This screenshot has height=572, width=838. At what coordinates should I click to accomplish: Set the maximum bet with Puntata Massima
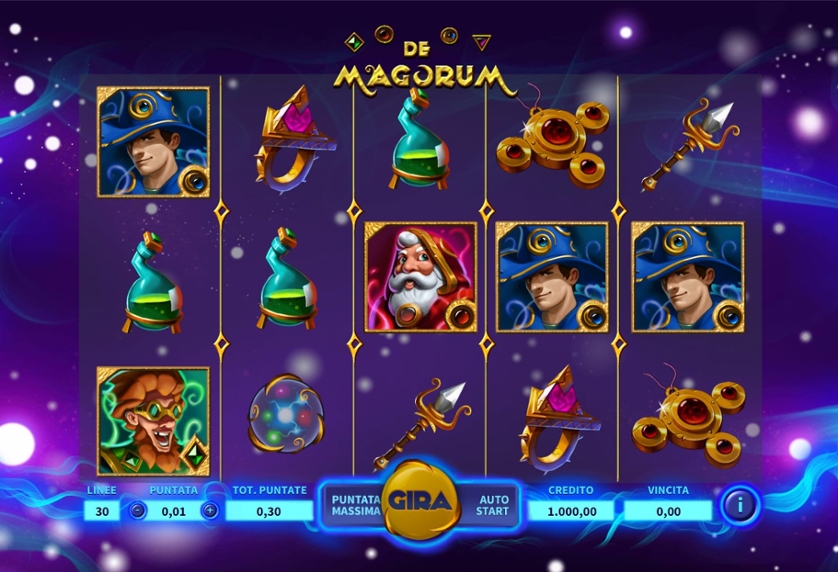[356, 505]
